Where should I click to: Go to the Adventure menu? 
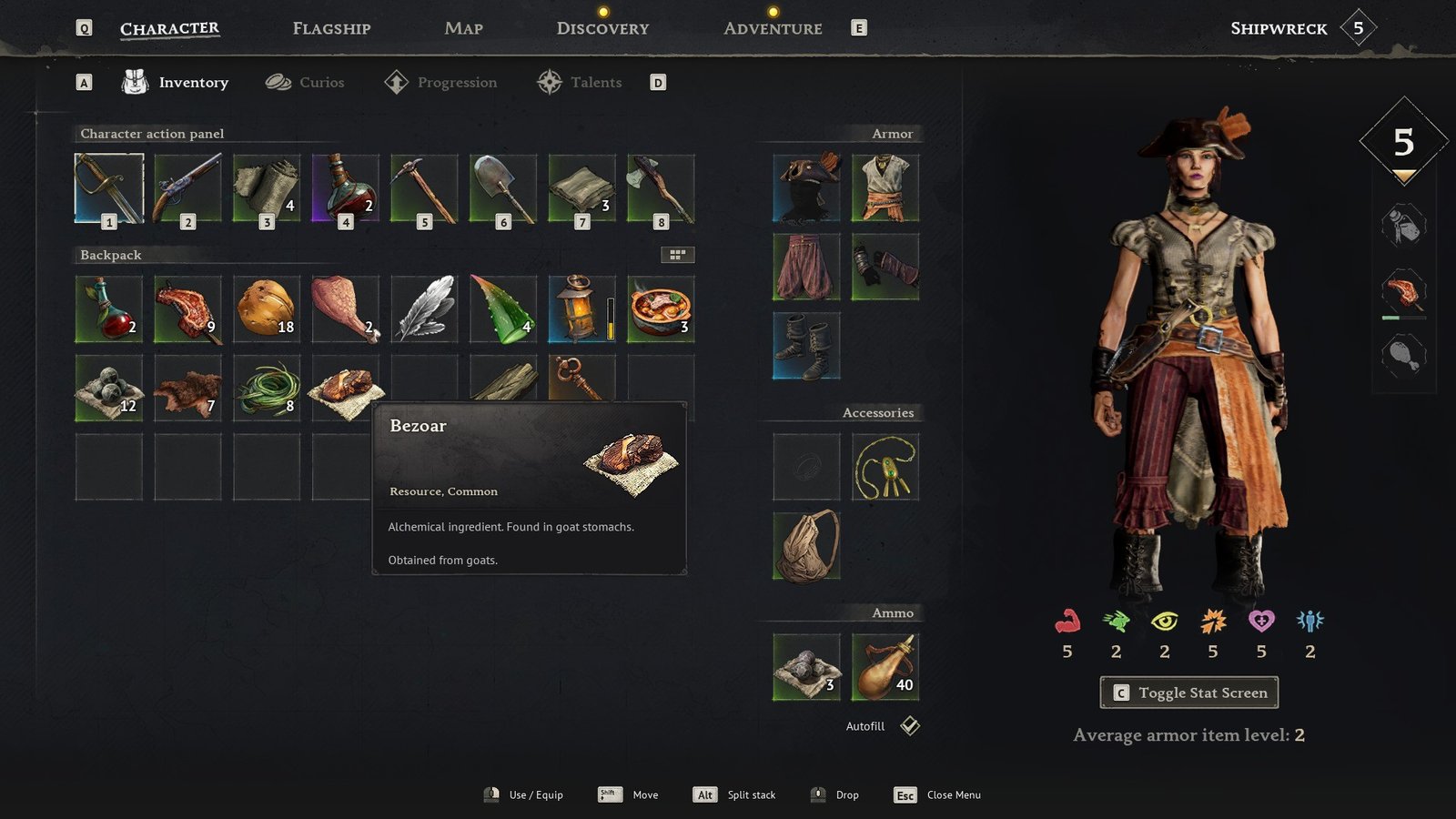click(773, 28)
